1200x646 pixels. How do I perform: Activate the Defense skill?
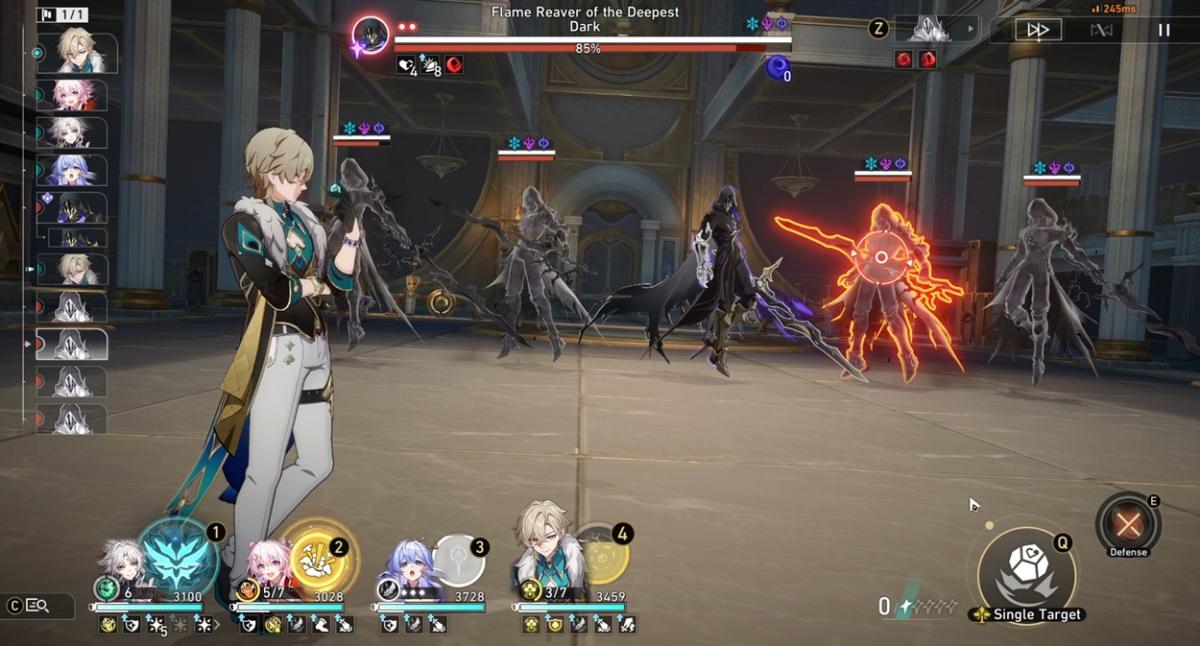(x=1128, y=523)
